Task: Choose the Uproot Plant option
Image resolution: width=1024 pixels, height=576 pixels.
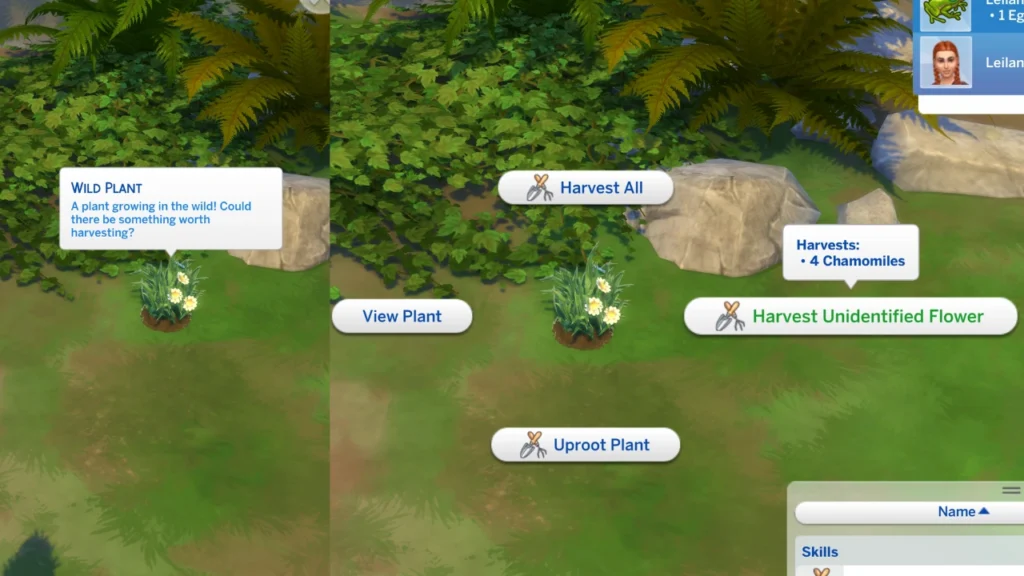Action: [x=585, y=445]
